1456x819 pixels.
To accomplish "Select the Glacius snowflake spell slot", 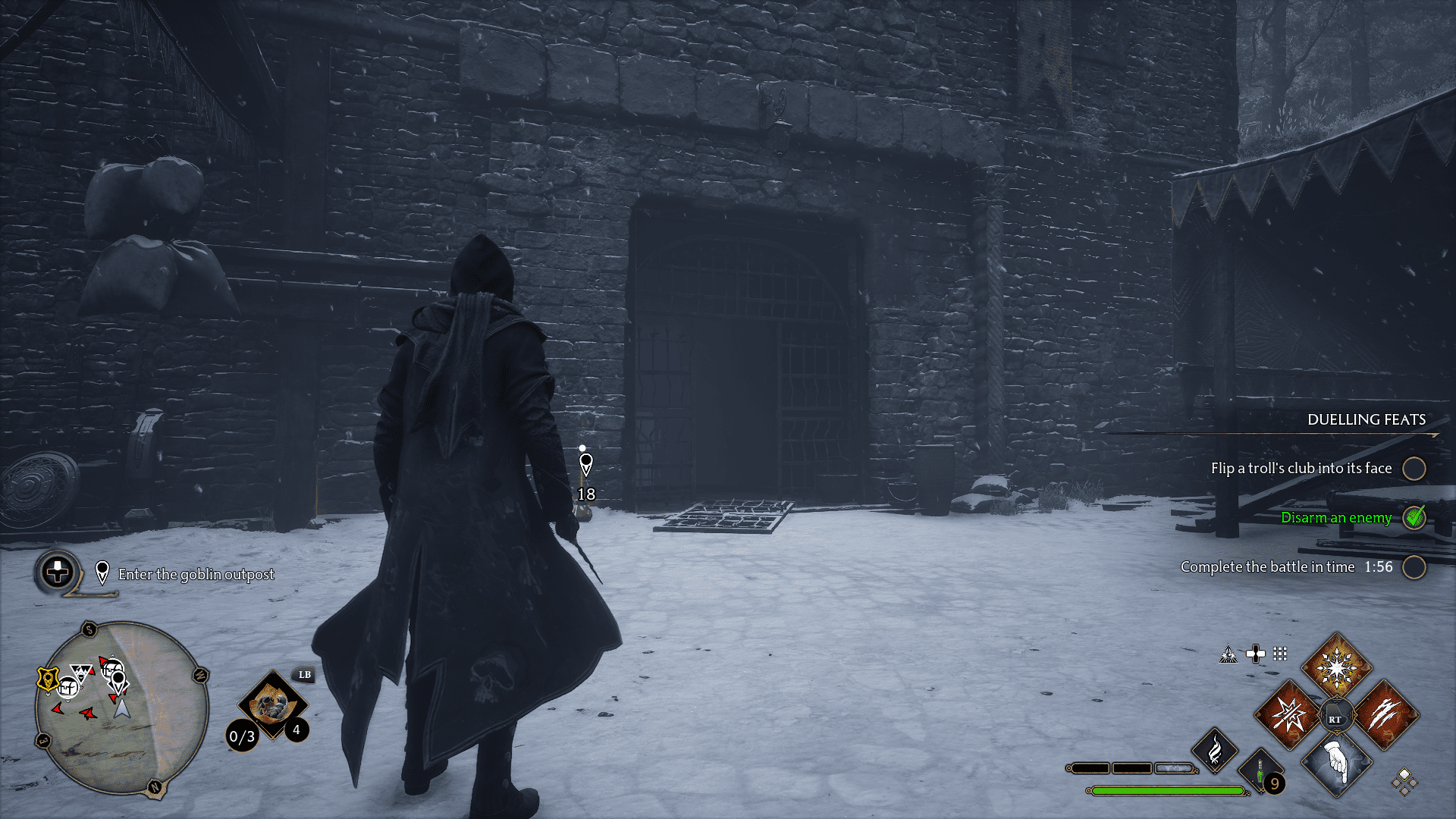I will click(x=1336, y=668).
